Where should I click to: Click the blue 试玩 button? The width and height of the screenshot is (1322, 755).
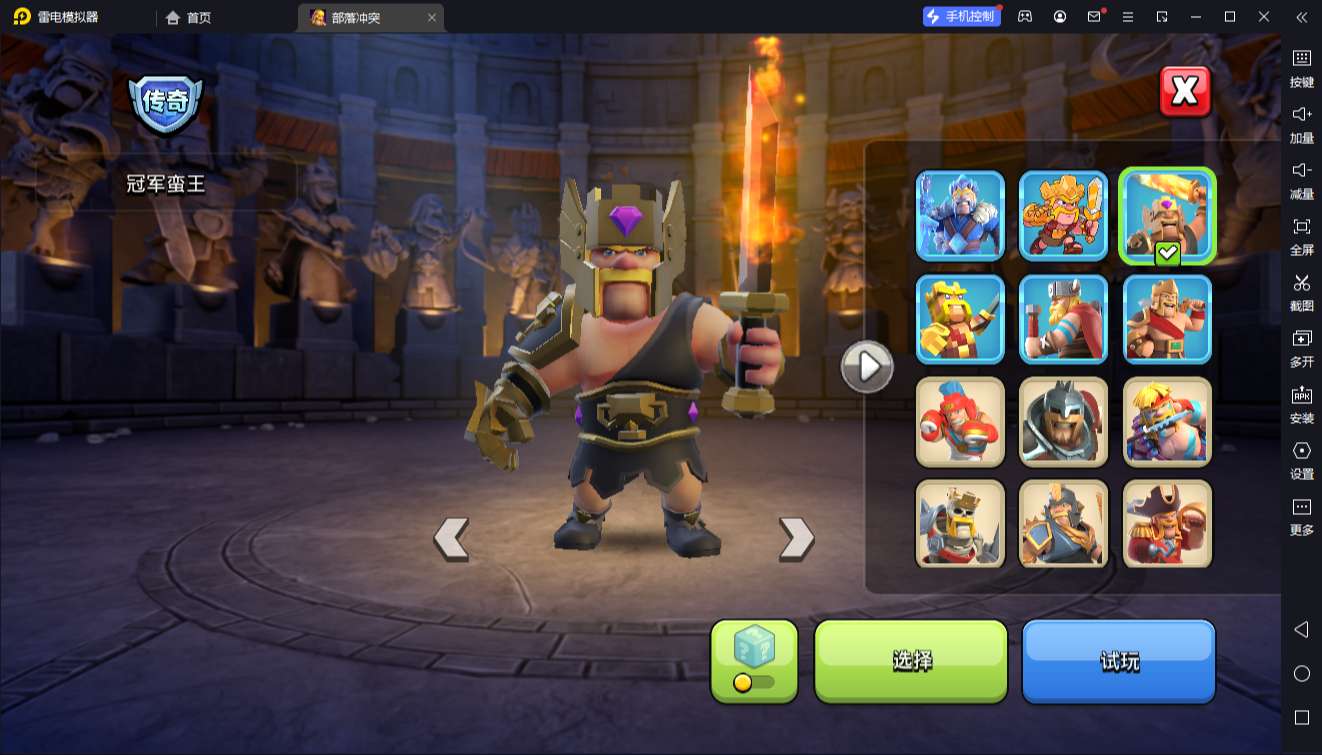1118,660
